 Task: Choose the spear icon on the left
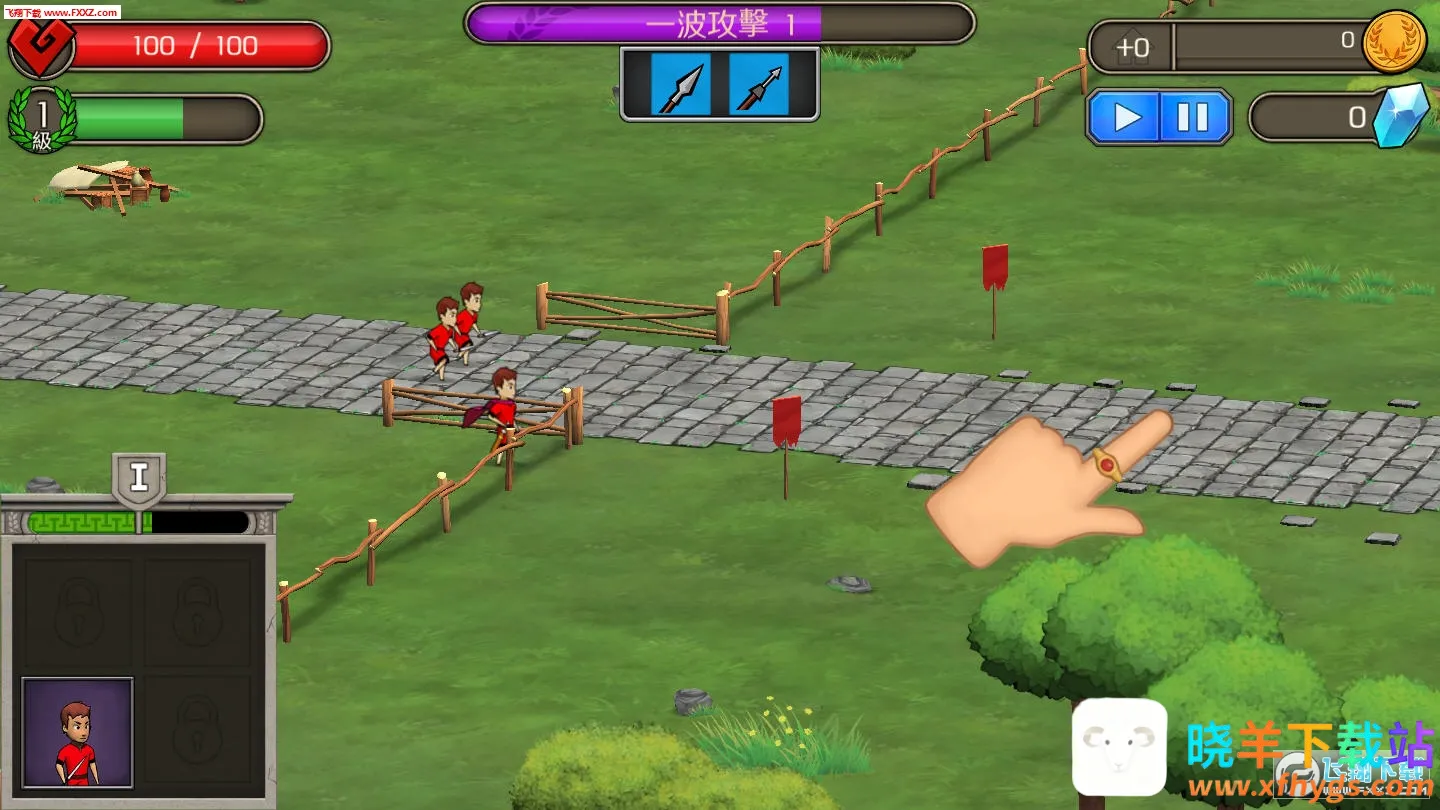pos(681,85)
